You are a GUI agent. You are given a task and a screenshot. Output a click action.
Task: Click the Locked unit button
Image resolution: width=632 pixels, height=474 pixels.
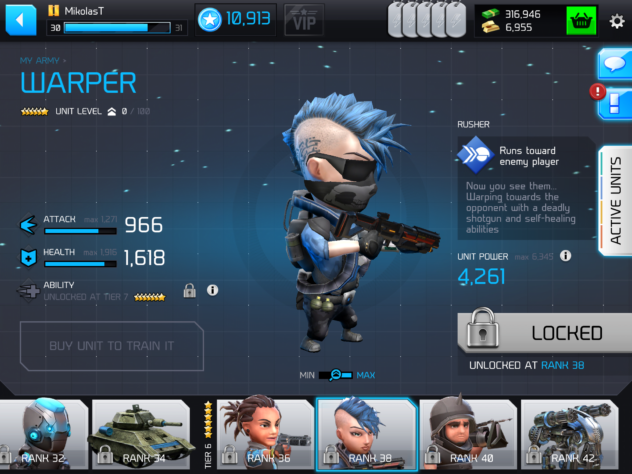tap(543, 333)
